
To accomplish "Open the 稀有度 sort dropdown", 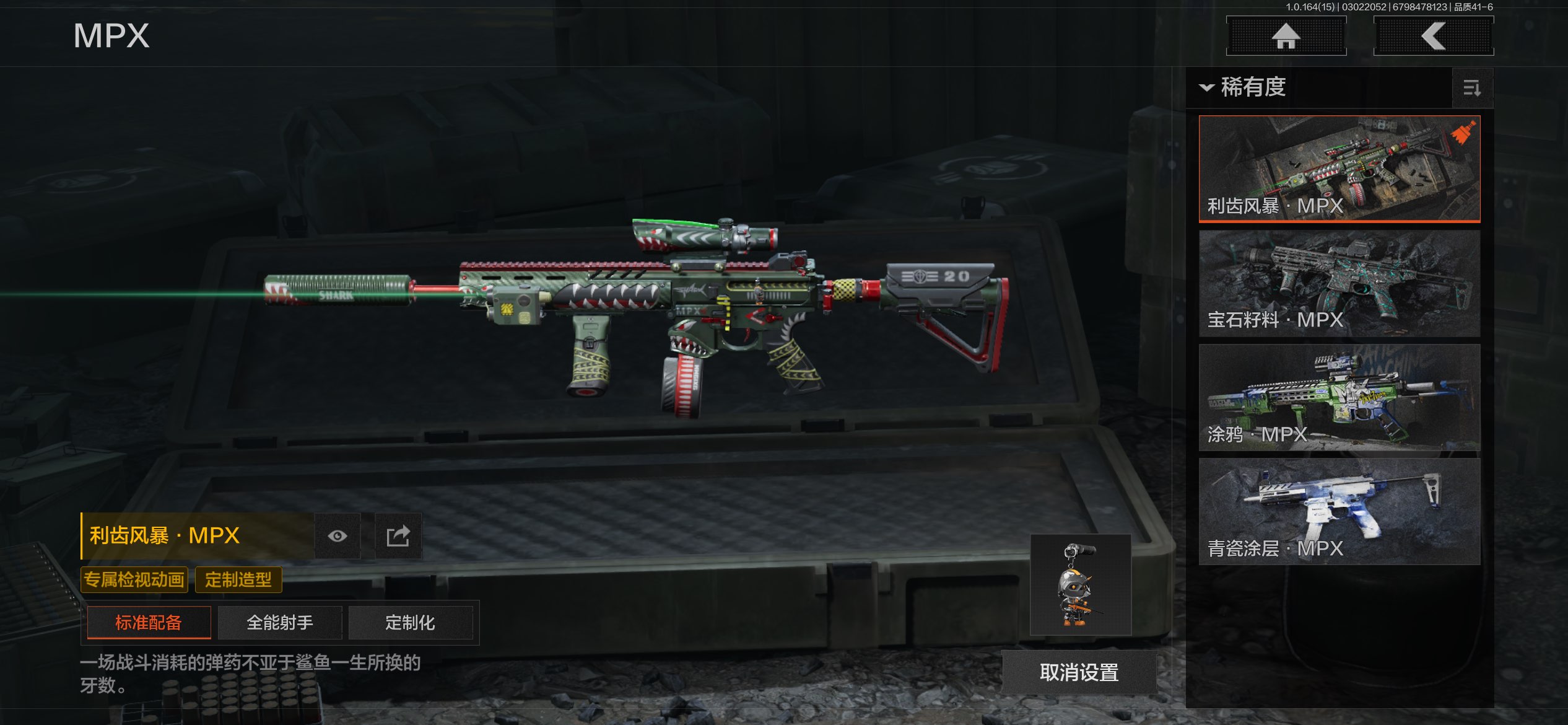I will pos(1245,87).
